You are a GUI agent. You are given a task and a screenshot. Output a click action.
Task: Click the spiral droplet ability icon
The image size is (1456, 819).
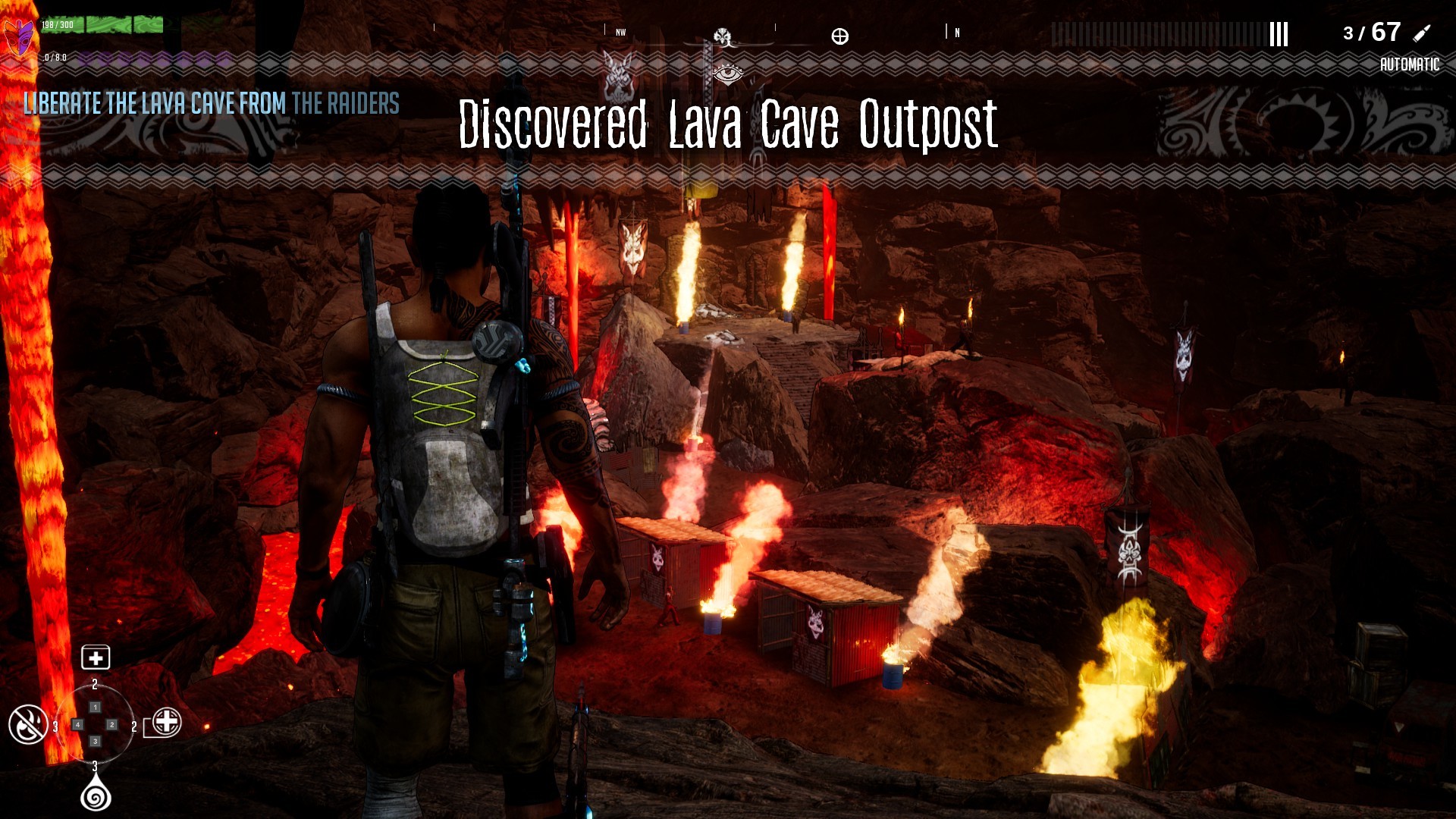click(x=96, y=797)
